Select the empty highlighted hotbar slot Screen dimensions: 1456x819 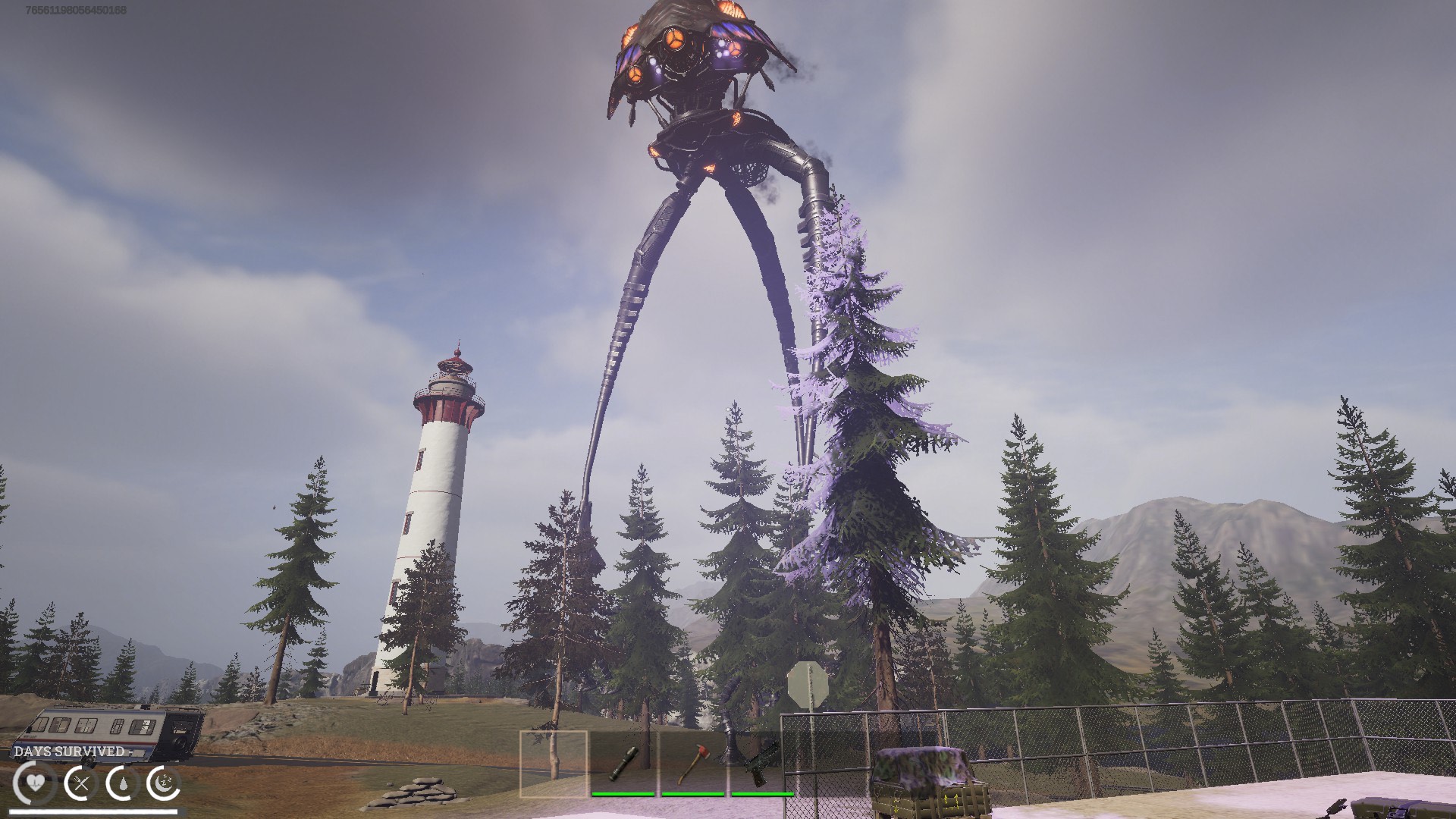[x=554, y=761]
